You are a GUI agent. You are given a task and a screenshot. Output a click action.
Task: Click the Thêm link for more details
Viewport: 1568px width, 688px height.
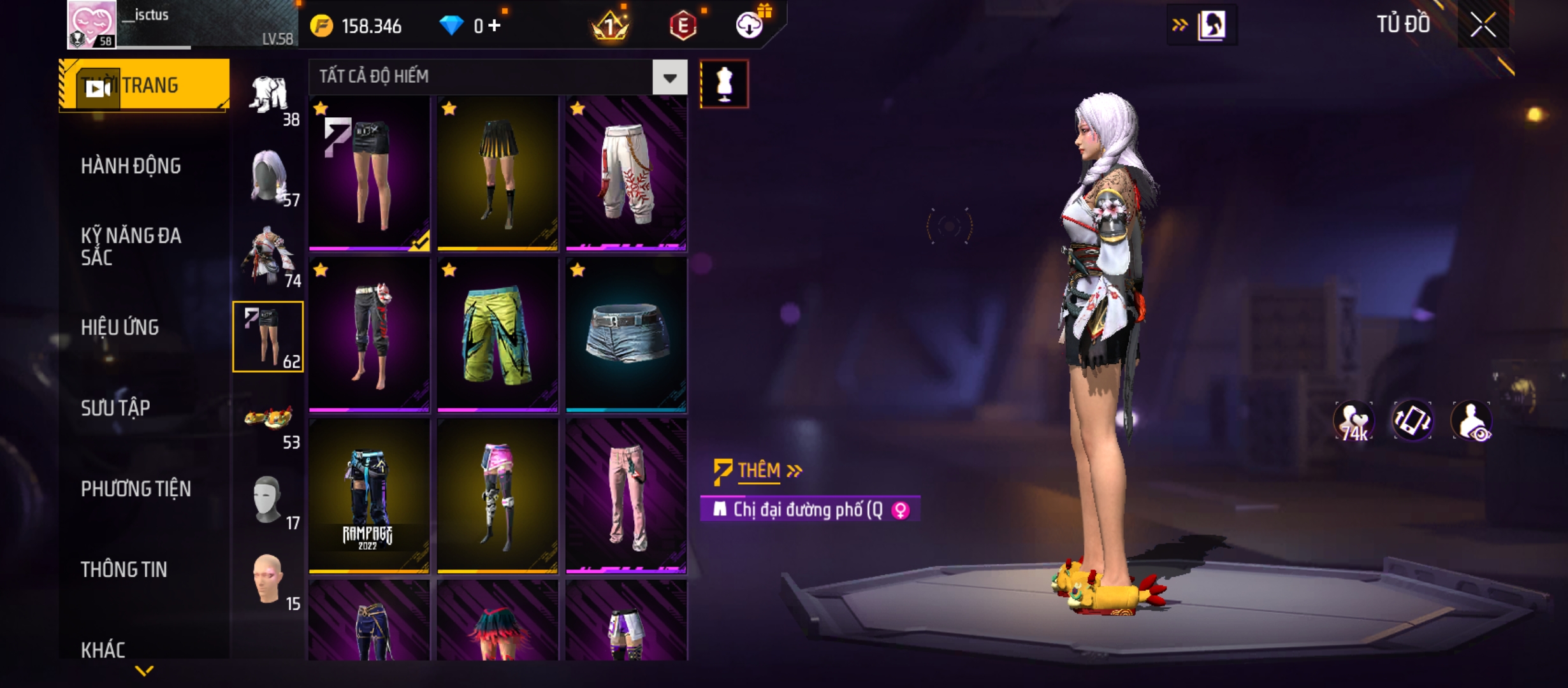759,471
